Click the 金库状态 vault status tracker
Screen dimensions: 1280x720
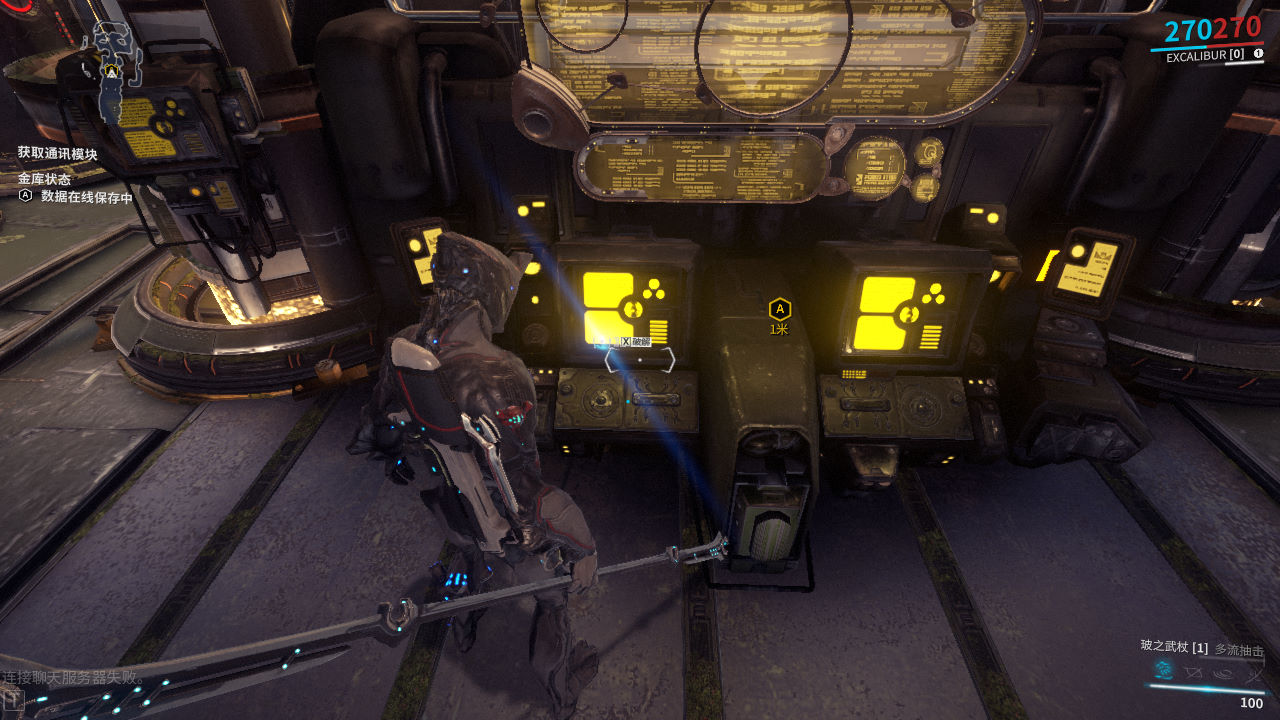[44, 179]
